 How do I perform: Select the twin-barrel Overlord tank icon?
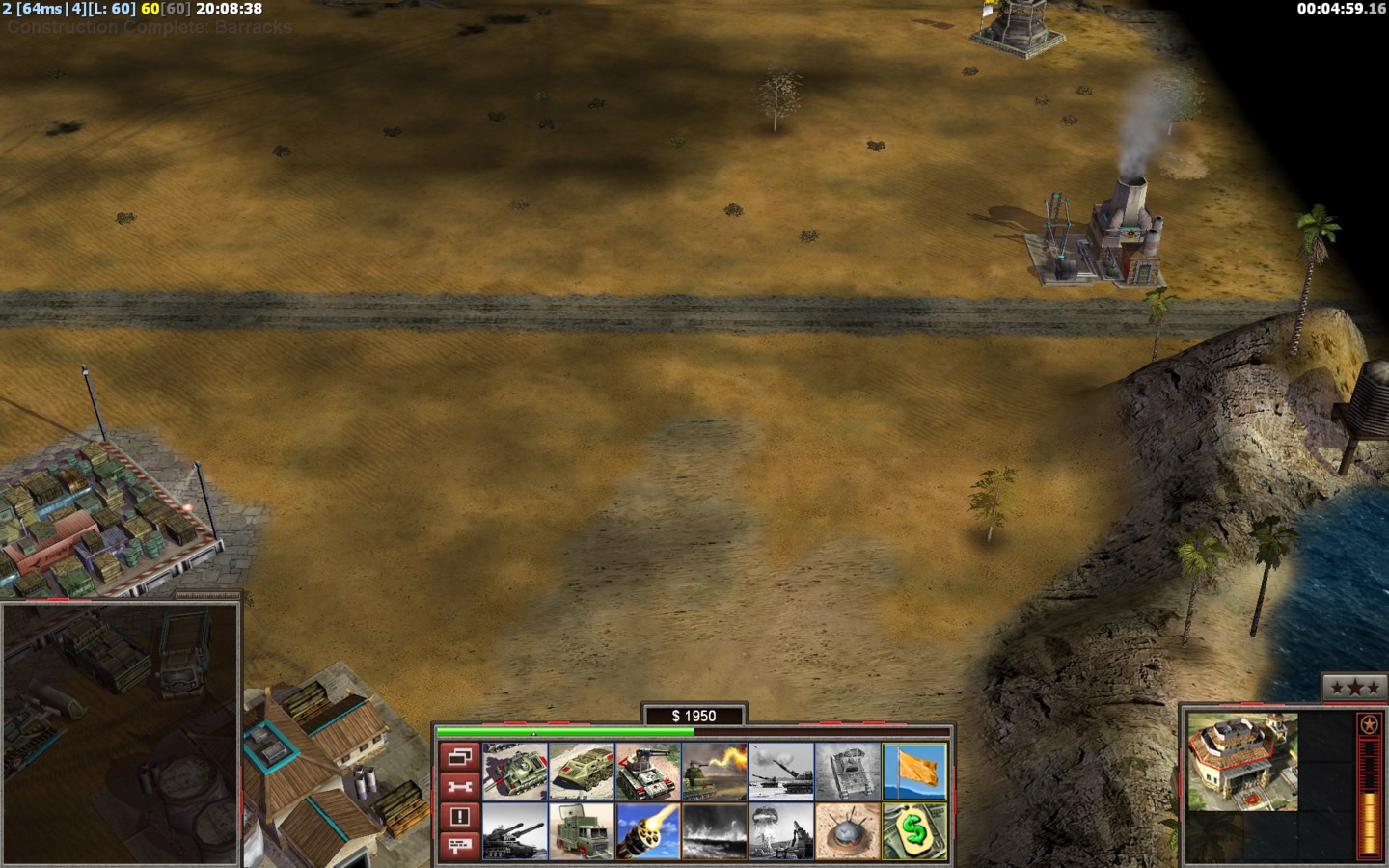click(515, 831)
